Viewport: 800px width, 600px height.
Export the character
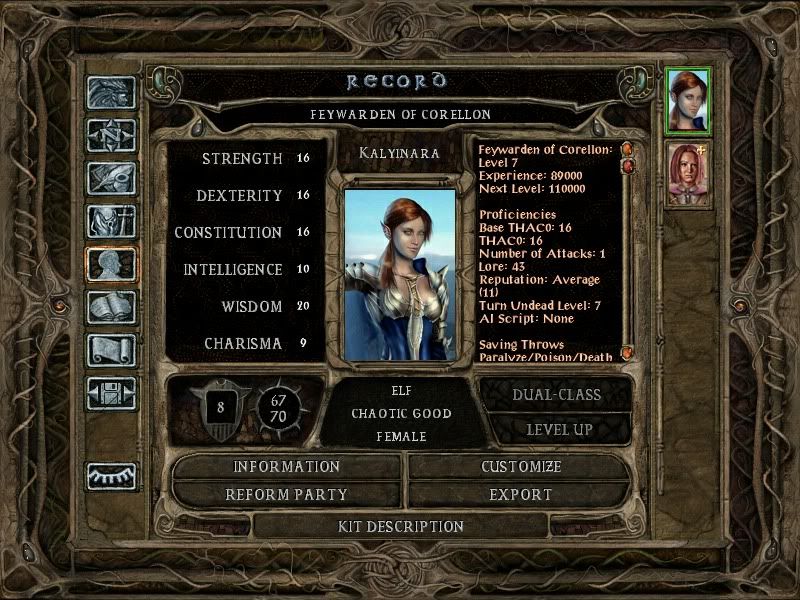(520, 494)
